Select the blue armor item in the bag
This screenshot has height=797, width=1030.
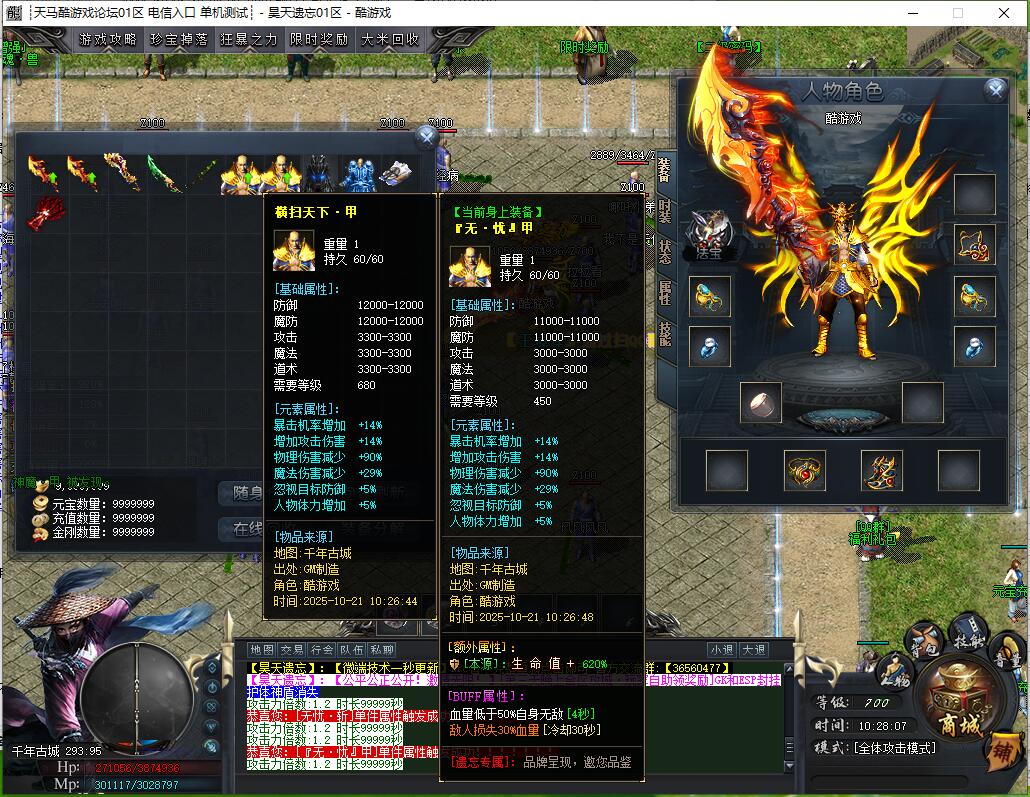[357, 173]
